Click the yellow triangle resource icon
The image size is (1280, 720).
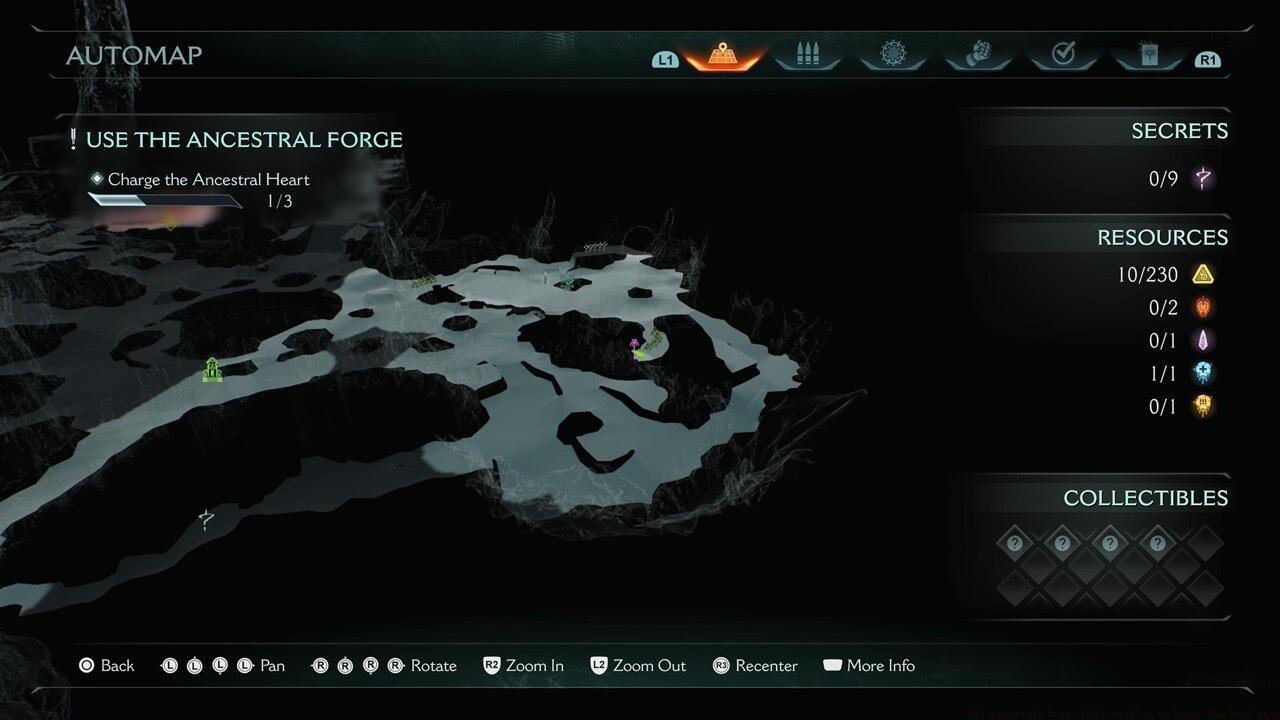1203,273
